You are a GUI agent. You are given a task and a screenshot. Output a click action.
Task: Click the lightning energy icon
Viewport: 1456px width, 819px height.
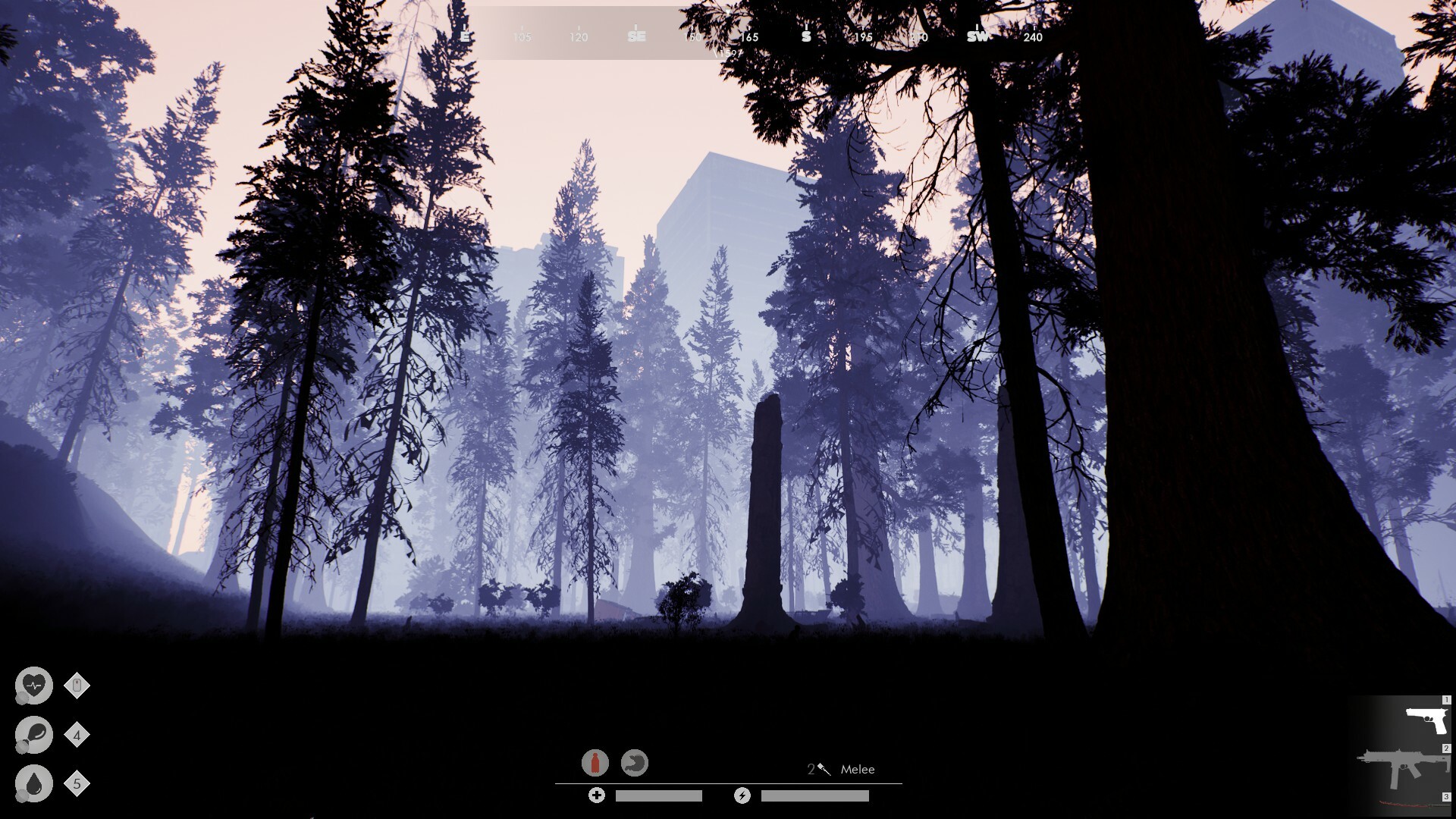742,795
